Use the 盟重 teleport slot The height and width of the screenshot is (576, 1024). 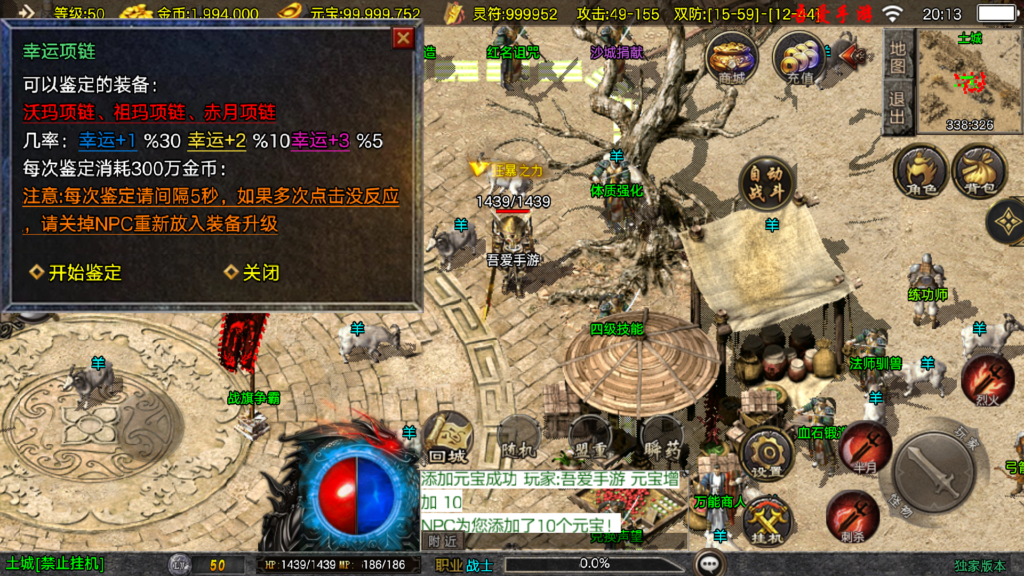[x=590, y=438]
